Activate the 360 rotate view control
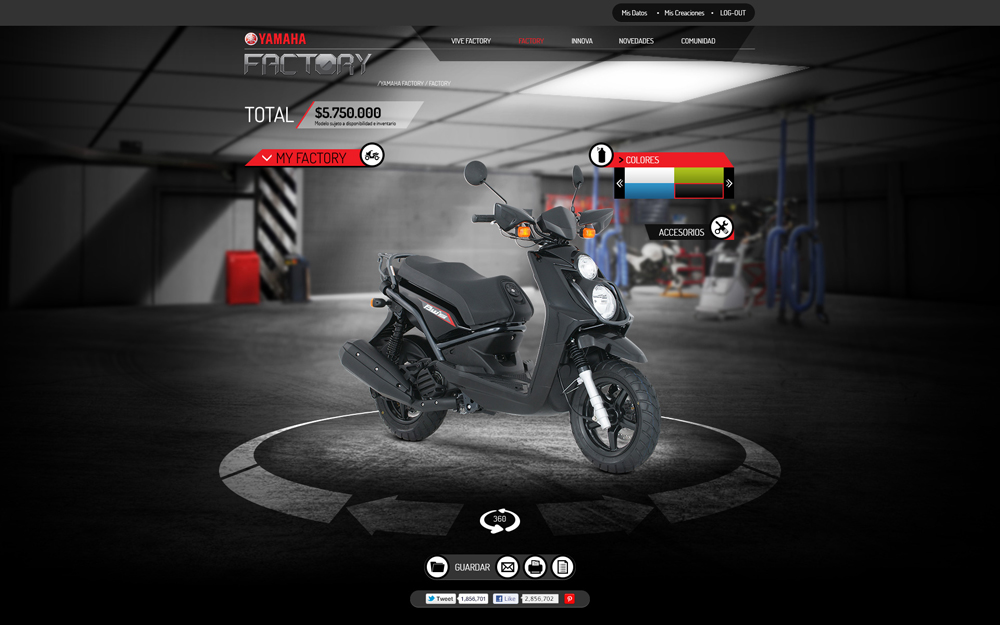Viewport: 1000px width, 625px height. 500,520
